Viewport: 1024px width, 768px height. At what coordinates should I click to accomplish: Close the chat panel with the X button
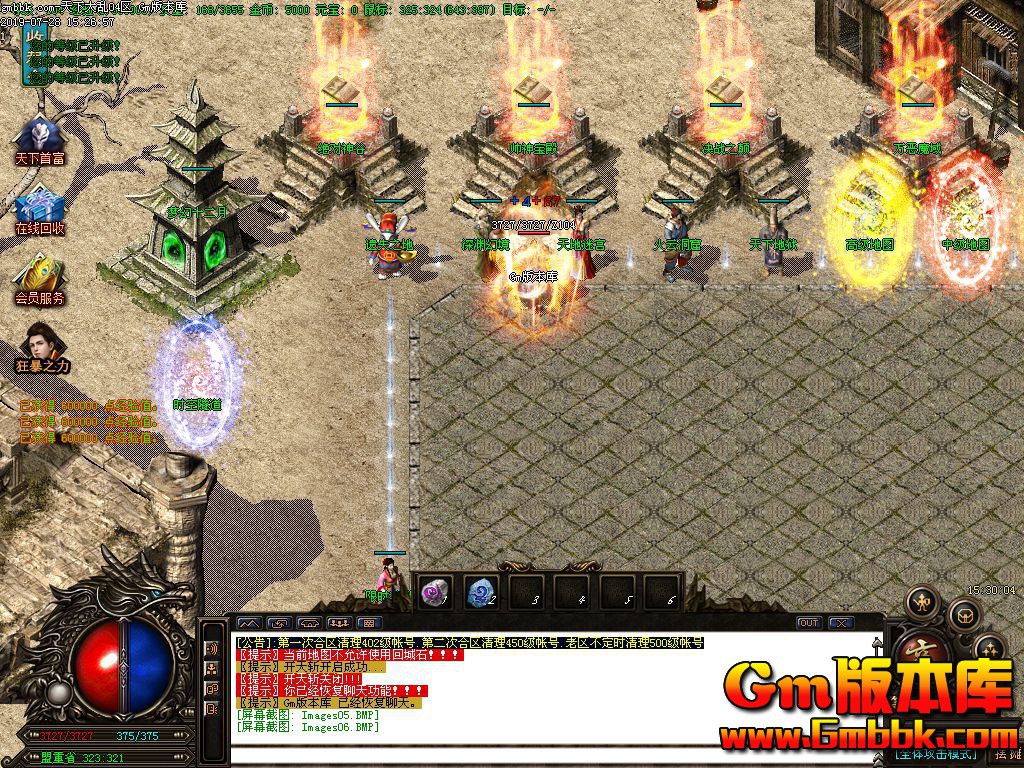coord(841,623)
